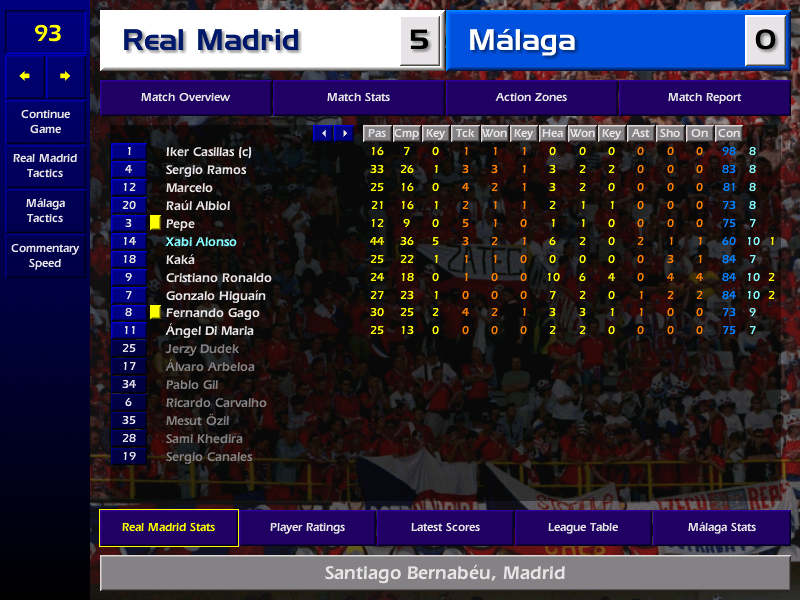The width and height of the screenshot is (800, 600).
Task: Click the yellow left arrow in sidebar
Action: 25,76
